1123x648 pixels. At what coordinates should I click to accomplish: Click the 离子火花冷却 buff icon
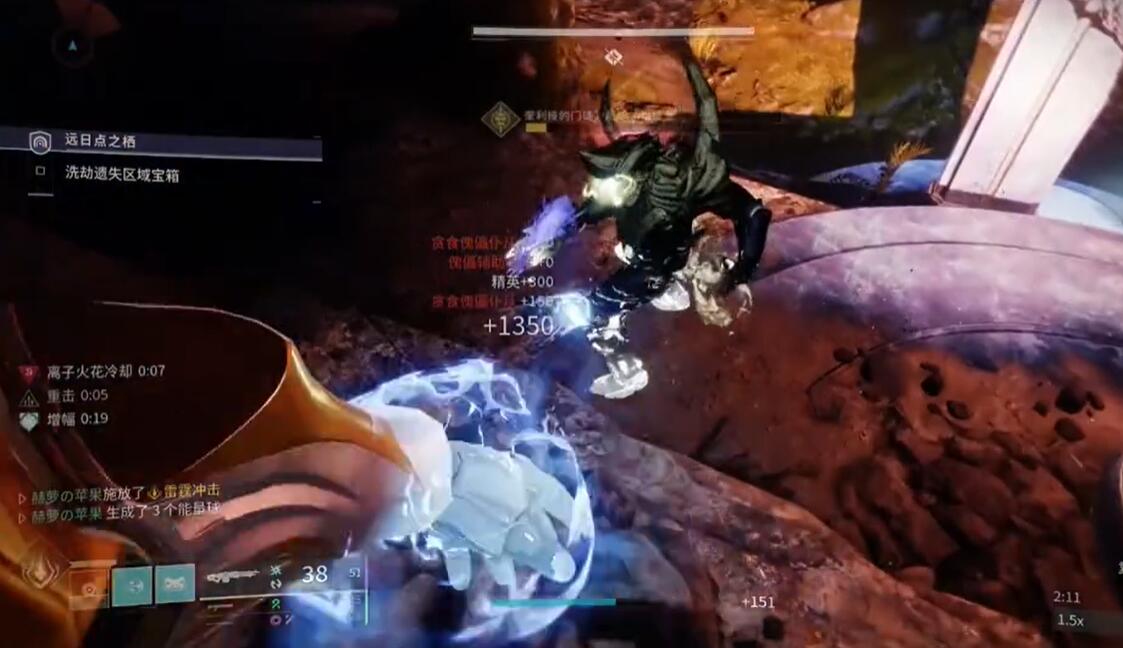pos(28,372)
